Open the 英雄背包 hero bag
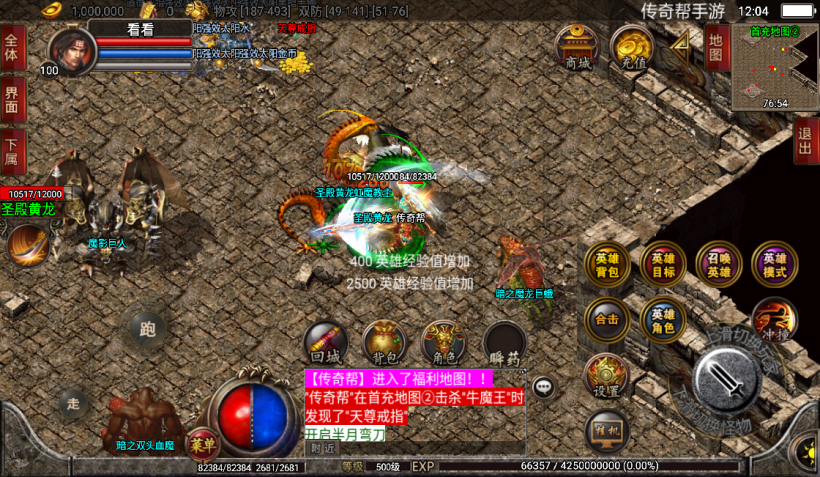820x477 pixels. [607, 264]
